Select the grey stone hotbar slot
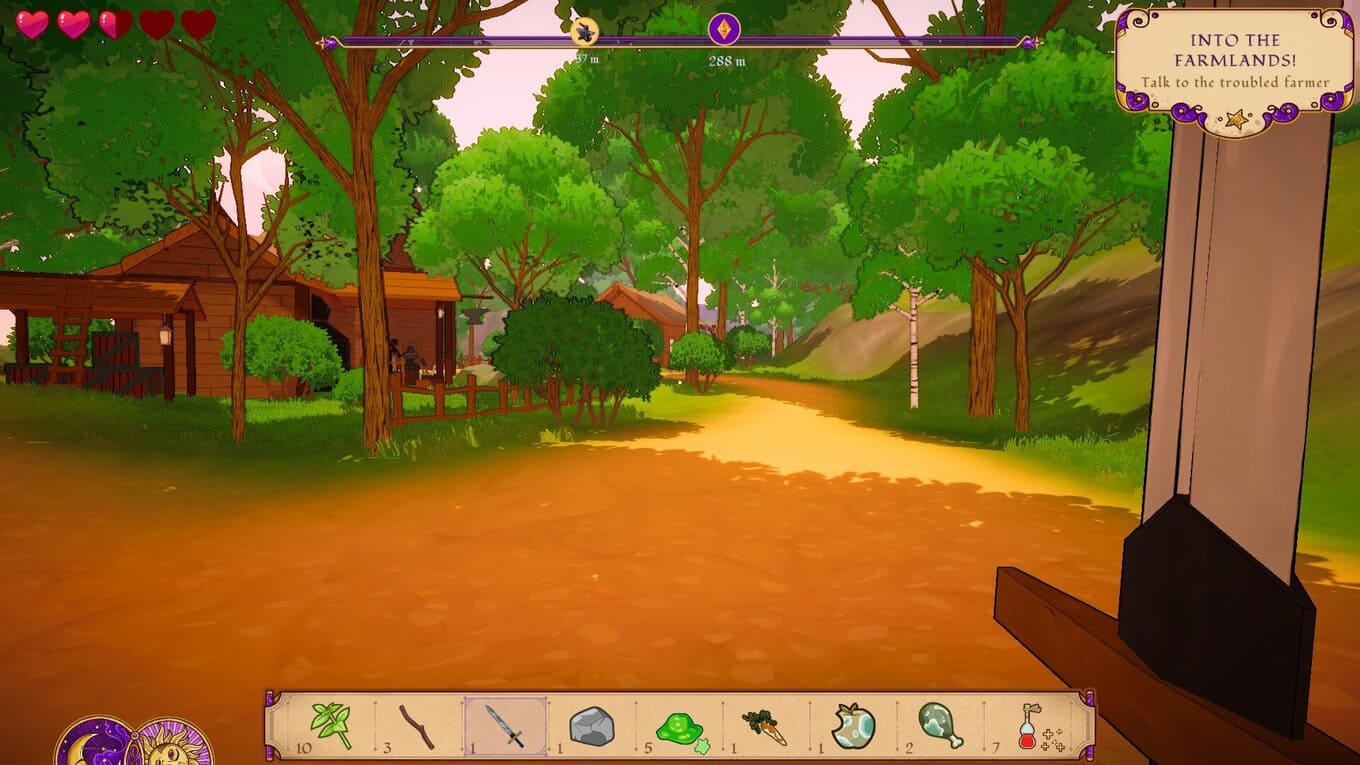The width and height of the screenshot is (1360, 765). tap(591, 726)
